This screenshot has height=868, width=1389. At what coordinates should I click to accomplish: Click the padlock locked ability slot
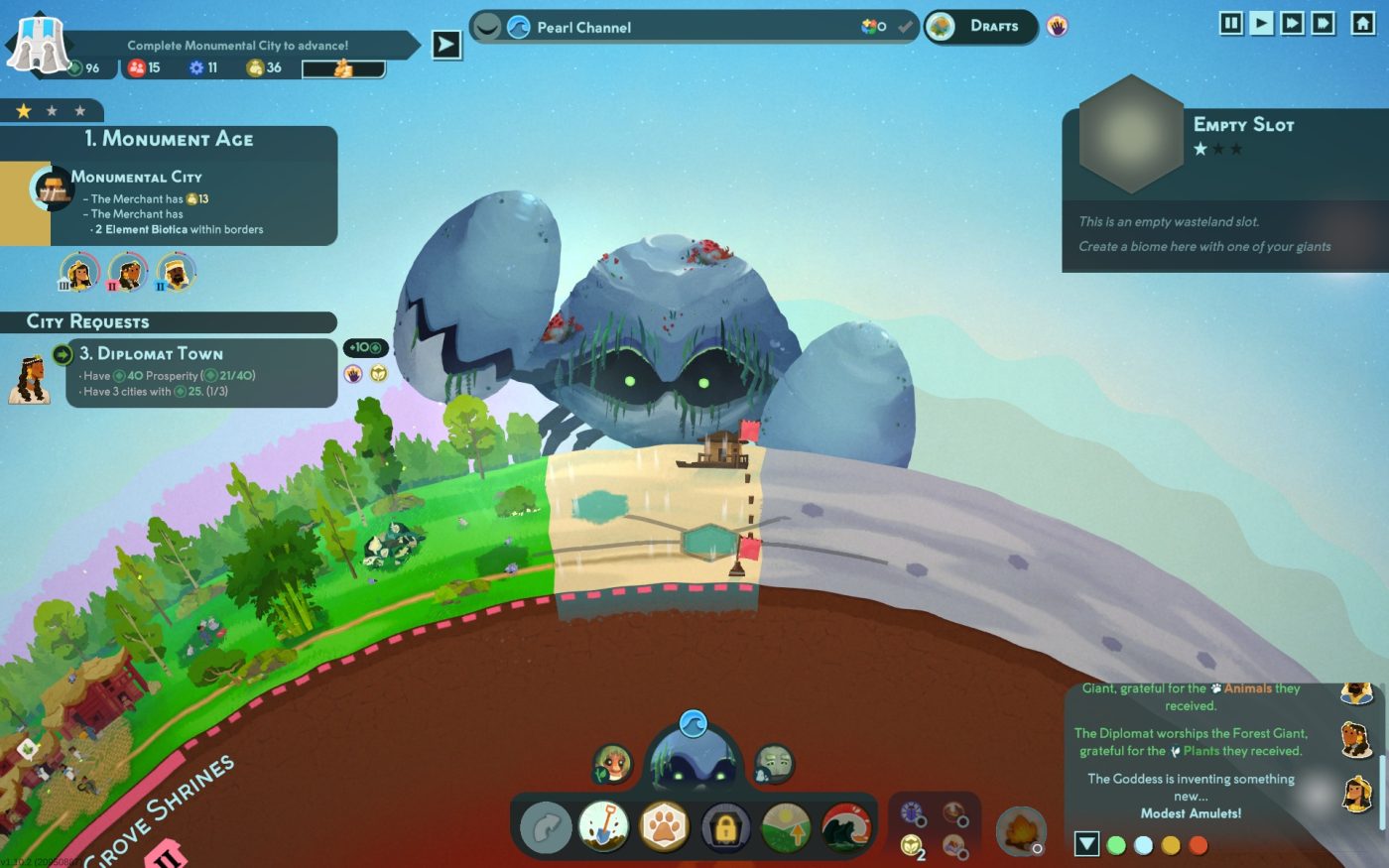[725, 827]
